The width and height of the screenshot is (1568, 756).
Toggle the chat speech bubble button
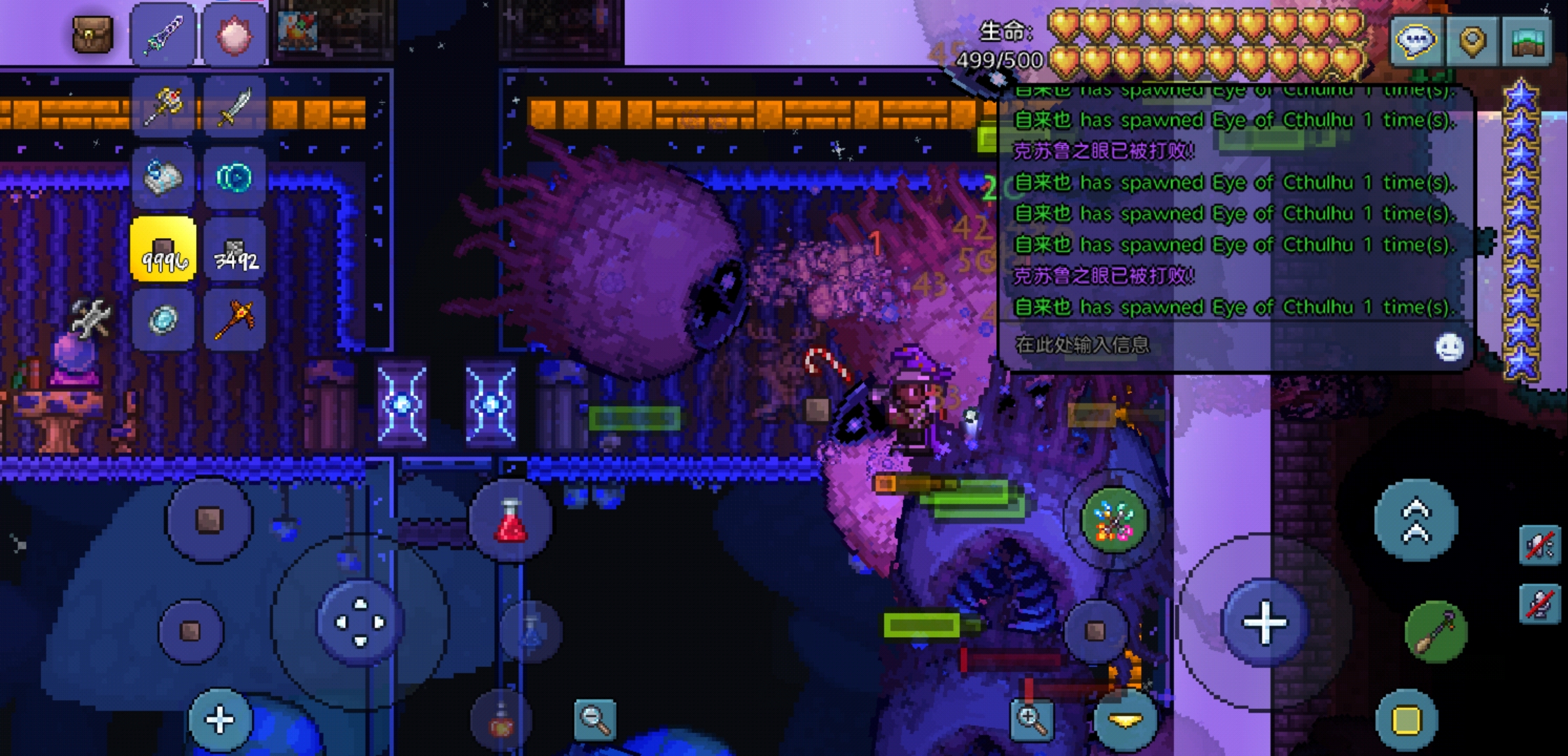pyautogui.click(x=1416, y=41)
